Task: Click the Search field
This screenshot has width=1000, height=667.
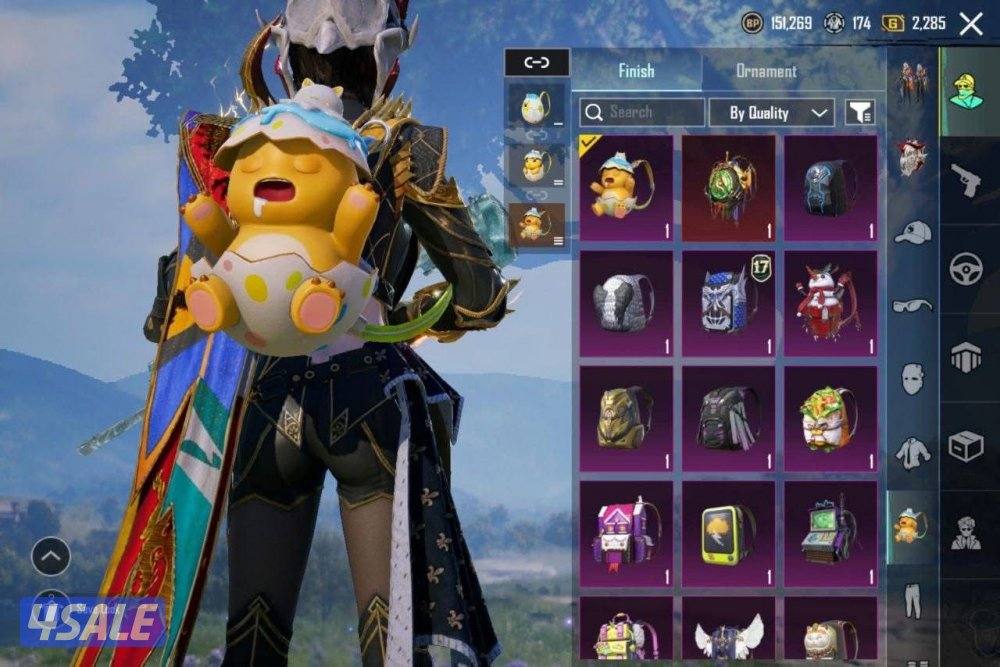Action: [x=641, y=112]
